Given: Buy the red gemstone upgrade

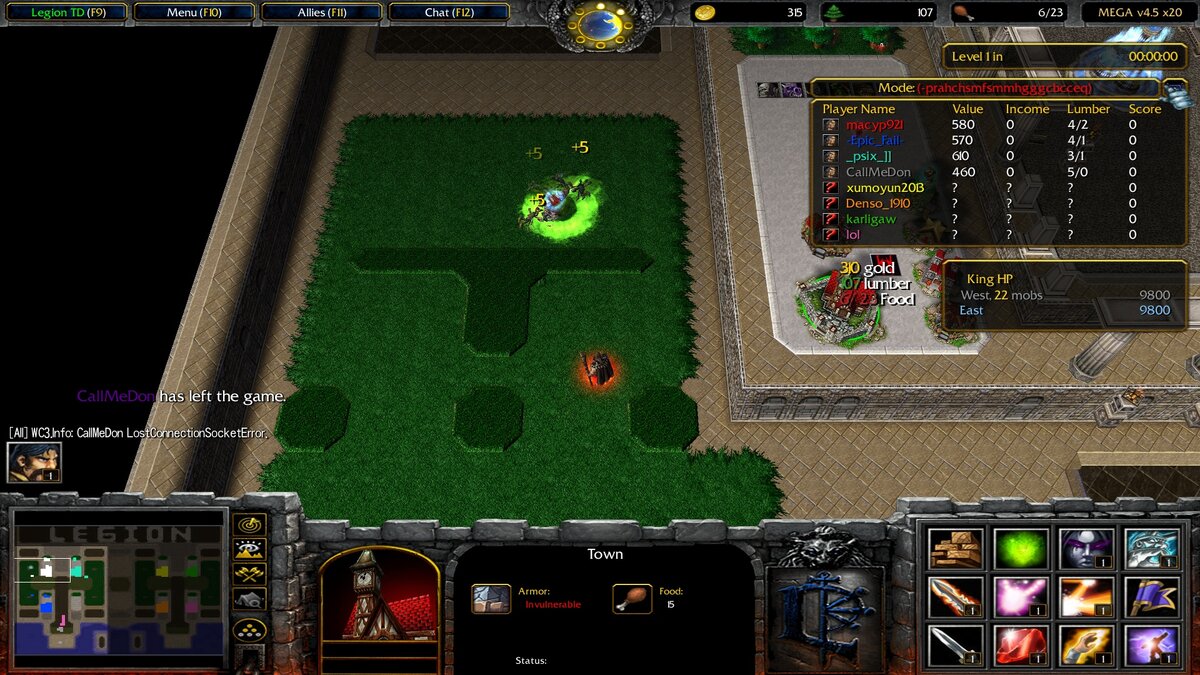Looking at the screenshot, I should pyautogui.click(x=1021, y=645).
